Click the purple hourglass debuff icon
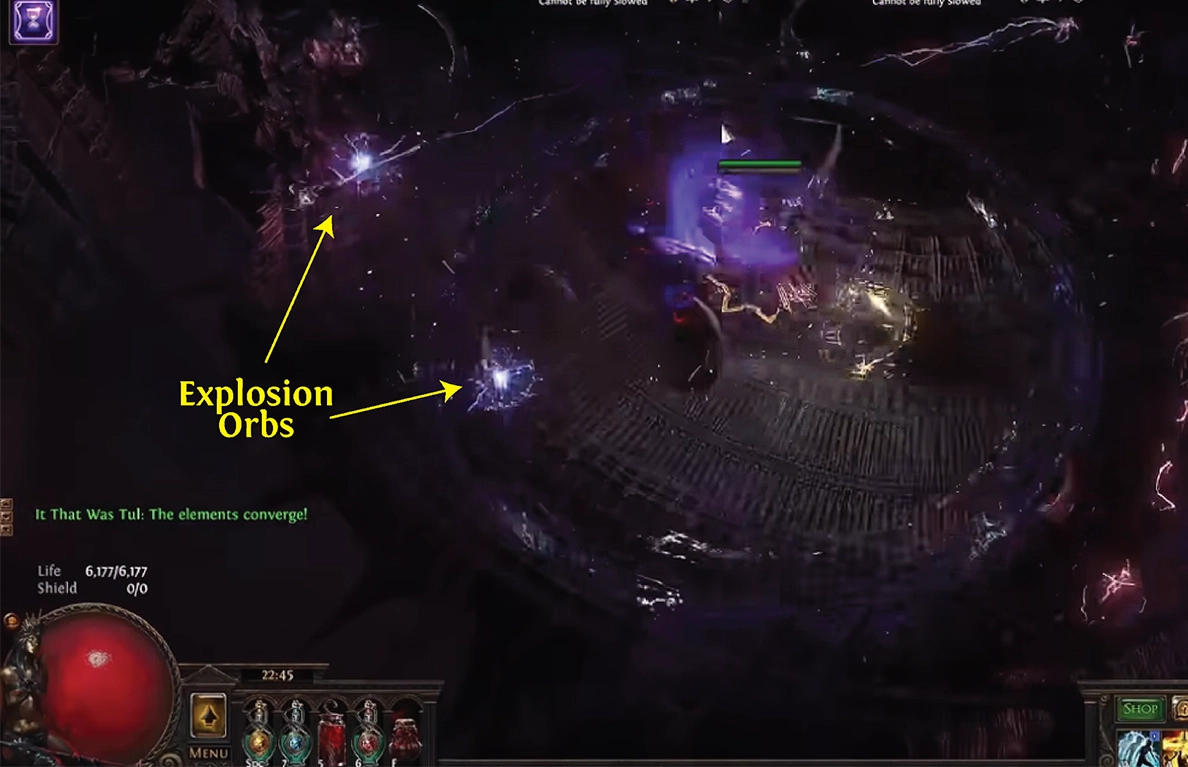The height and width of the screenshot is (767, 1188). [x=34, y=21]
